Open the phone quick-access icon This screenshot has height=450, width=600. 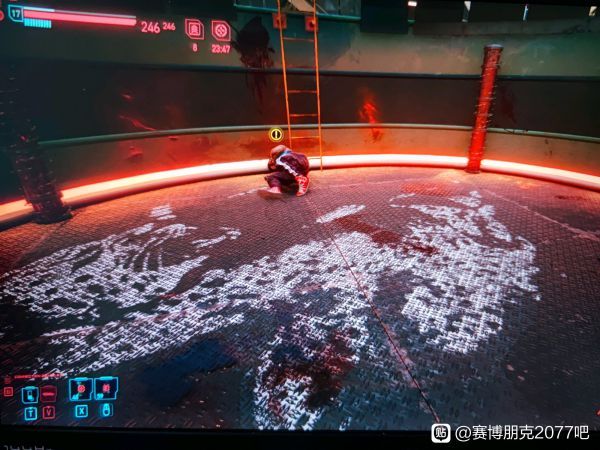coord(30,393)
